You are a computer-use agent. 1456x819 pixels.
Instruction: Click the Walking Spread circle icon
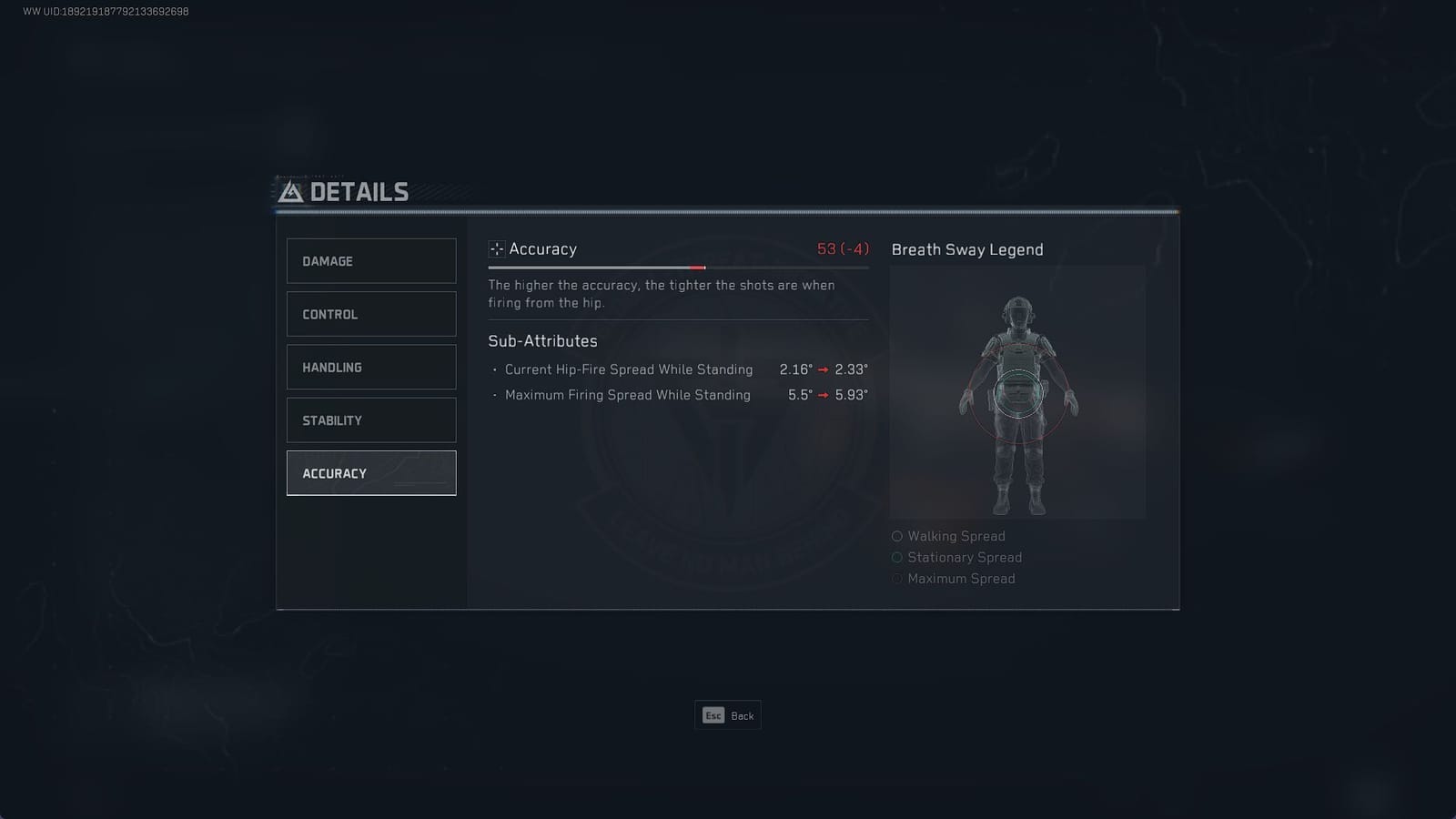pyautogui.click(x=897, y=536)
